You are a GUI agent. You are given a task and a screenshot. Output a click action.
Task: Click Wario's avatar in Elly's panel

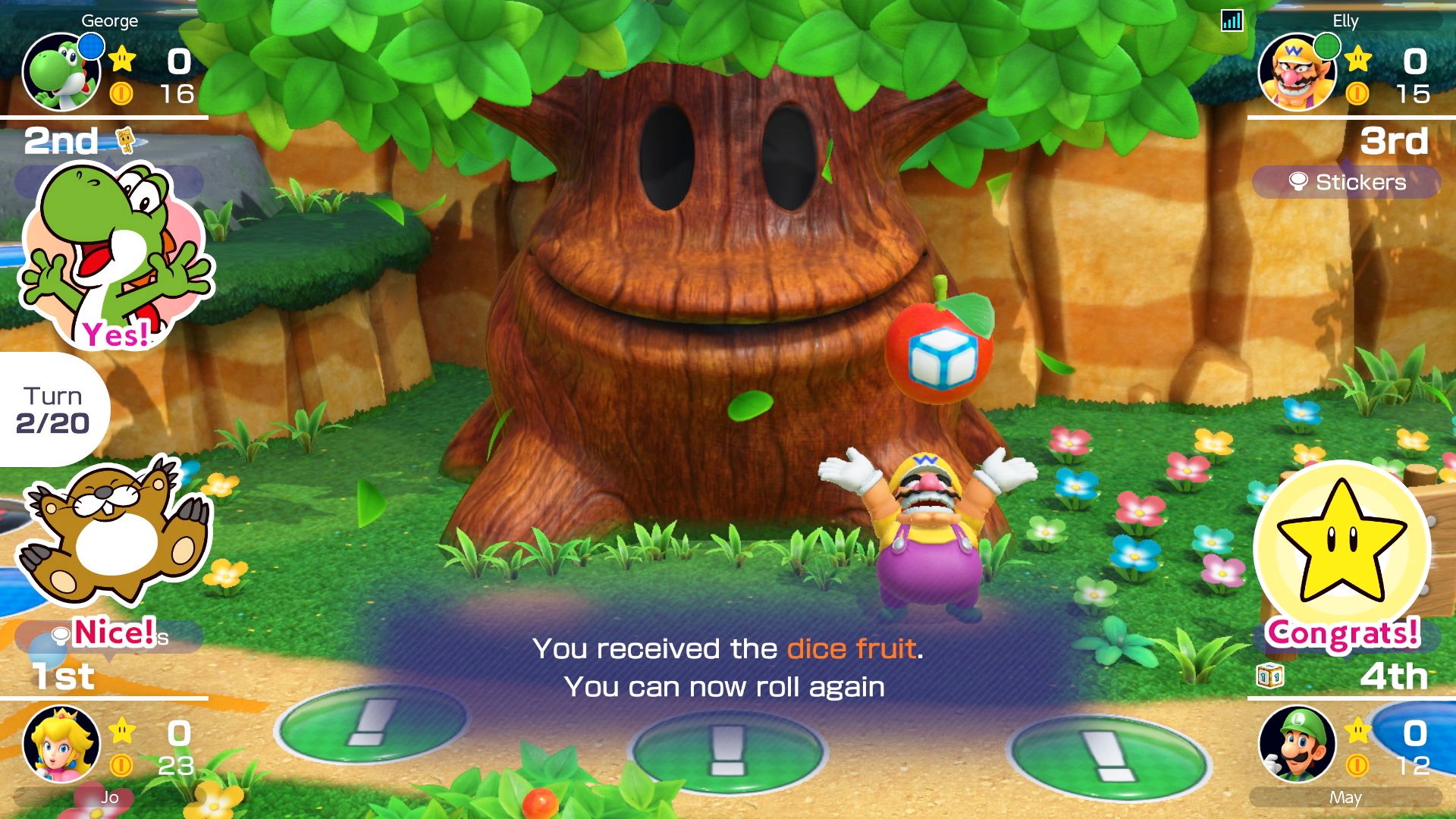(x=1298, y=72)
